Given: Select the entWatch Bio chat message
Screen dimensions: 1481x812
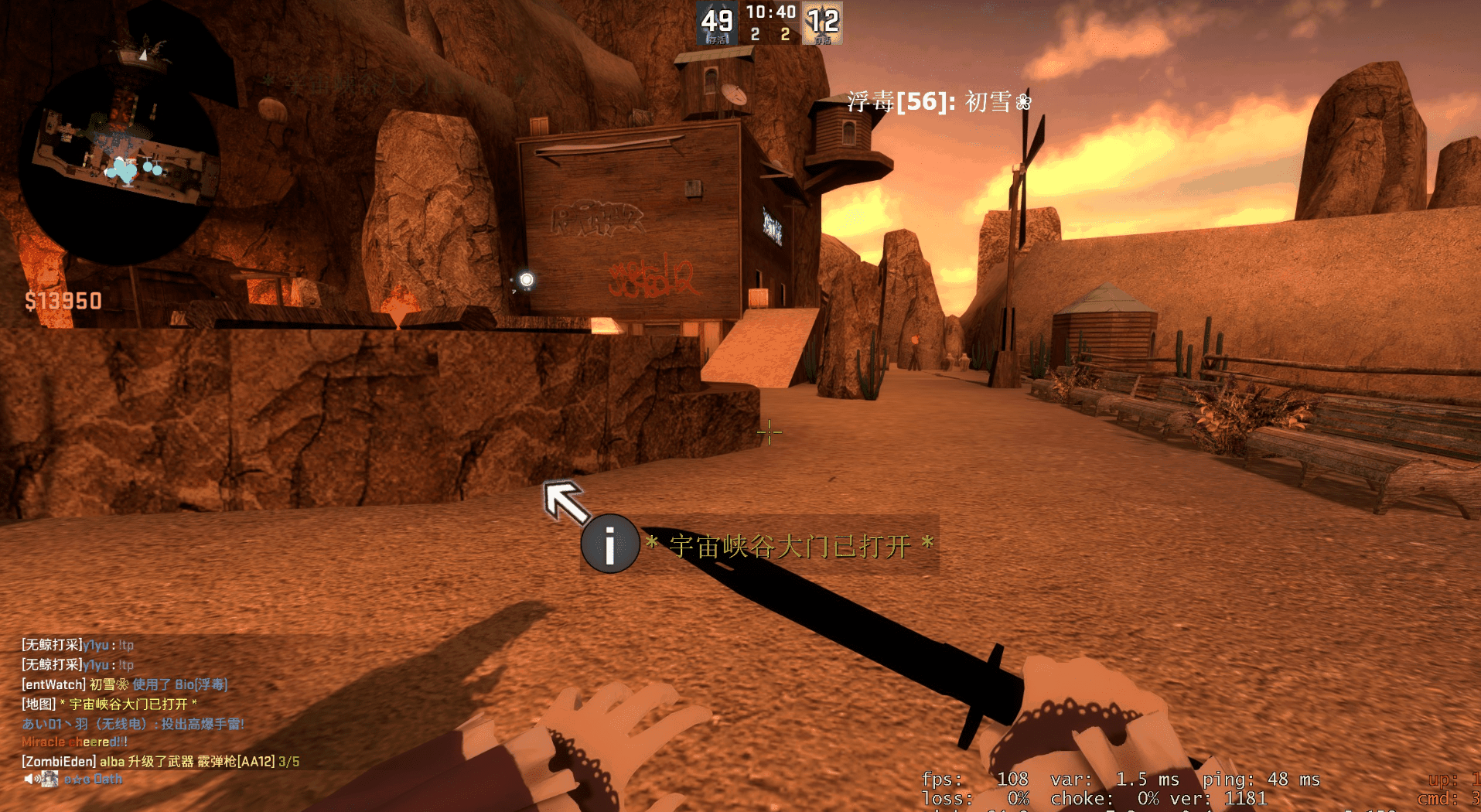Looking at the screenshot, I should tap(125, 684).
